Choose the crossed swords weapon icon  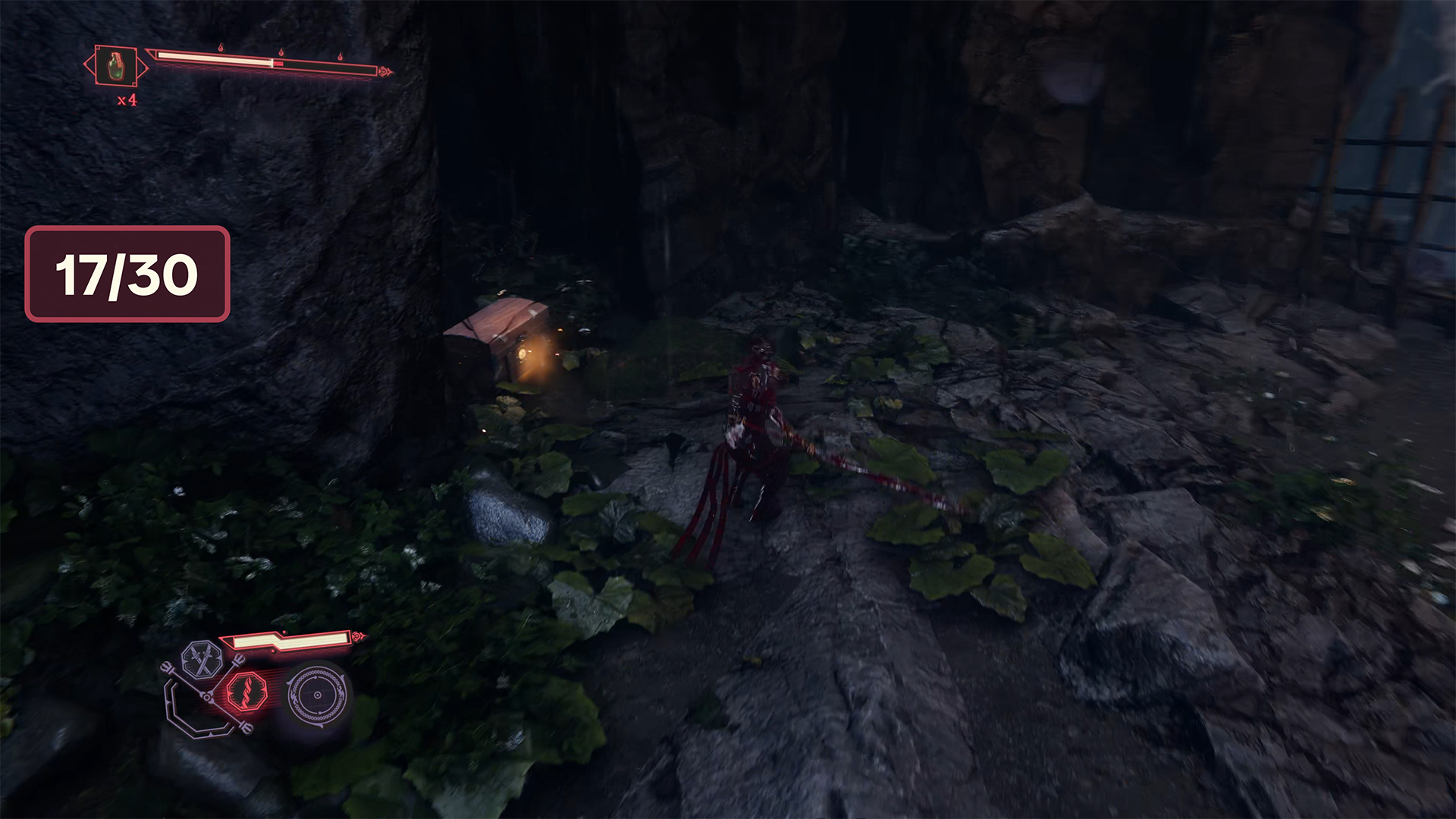click(x=201, y=660)
